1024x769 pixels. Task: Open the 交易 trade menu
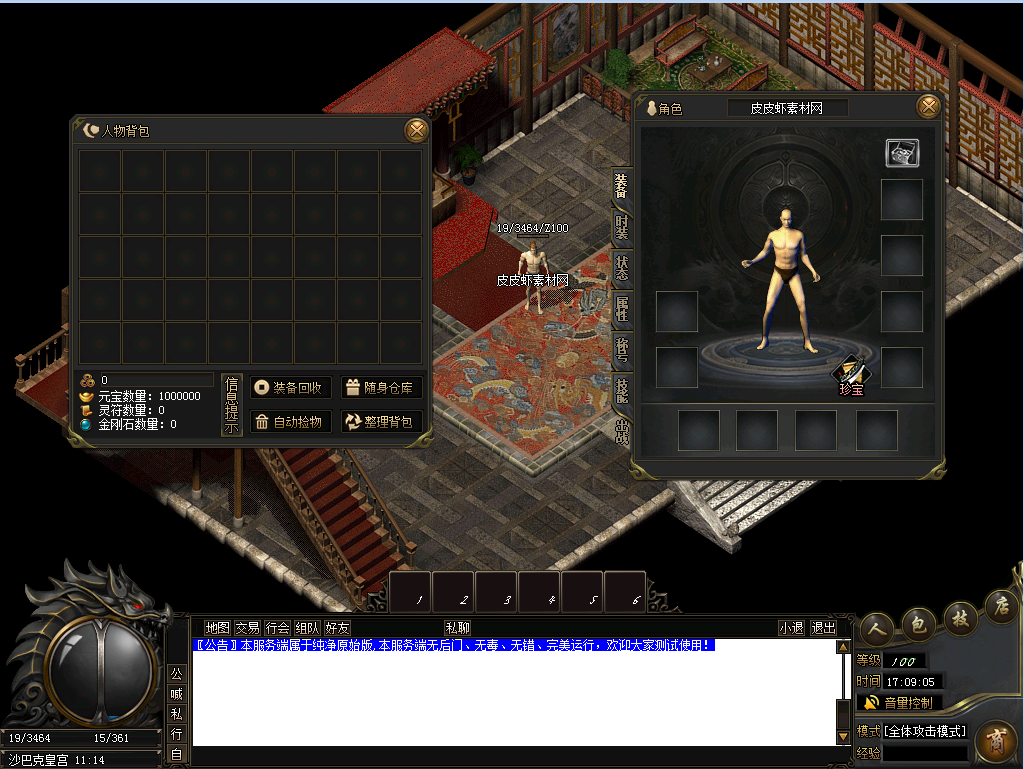(x=247, y=628)
